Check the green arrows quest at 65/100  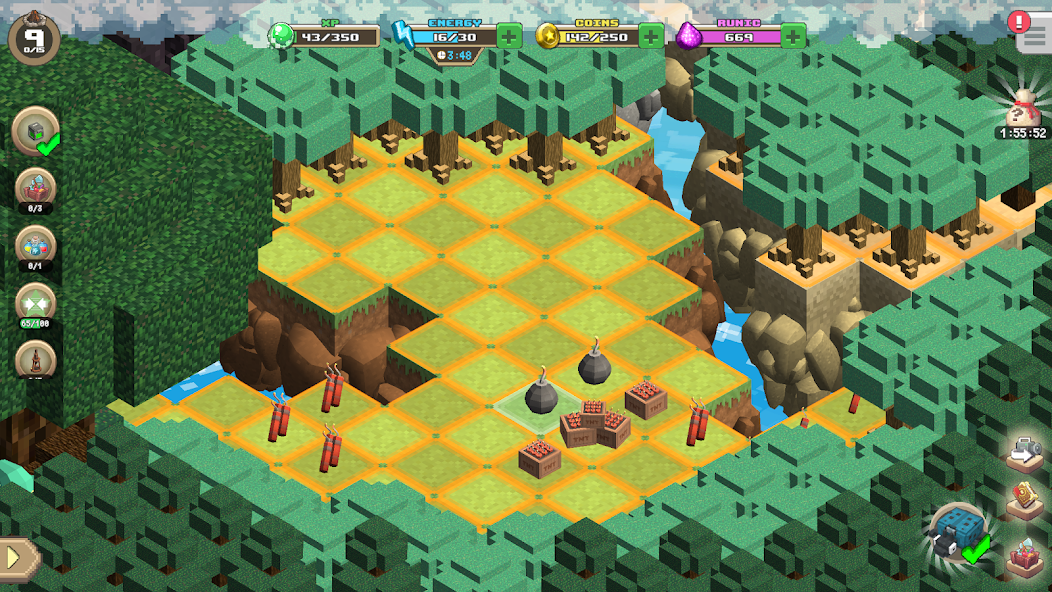37,304
